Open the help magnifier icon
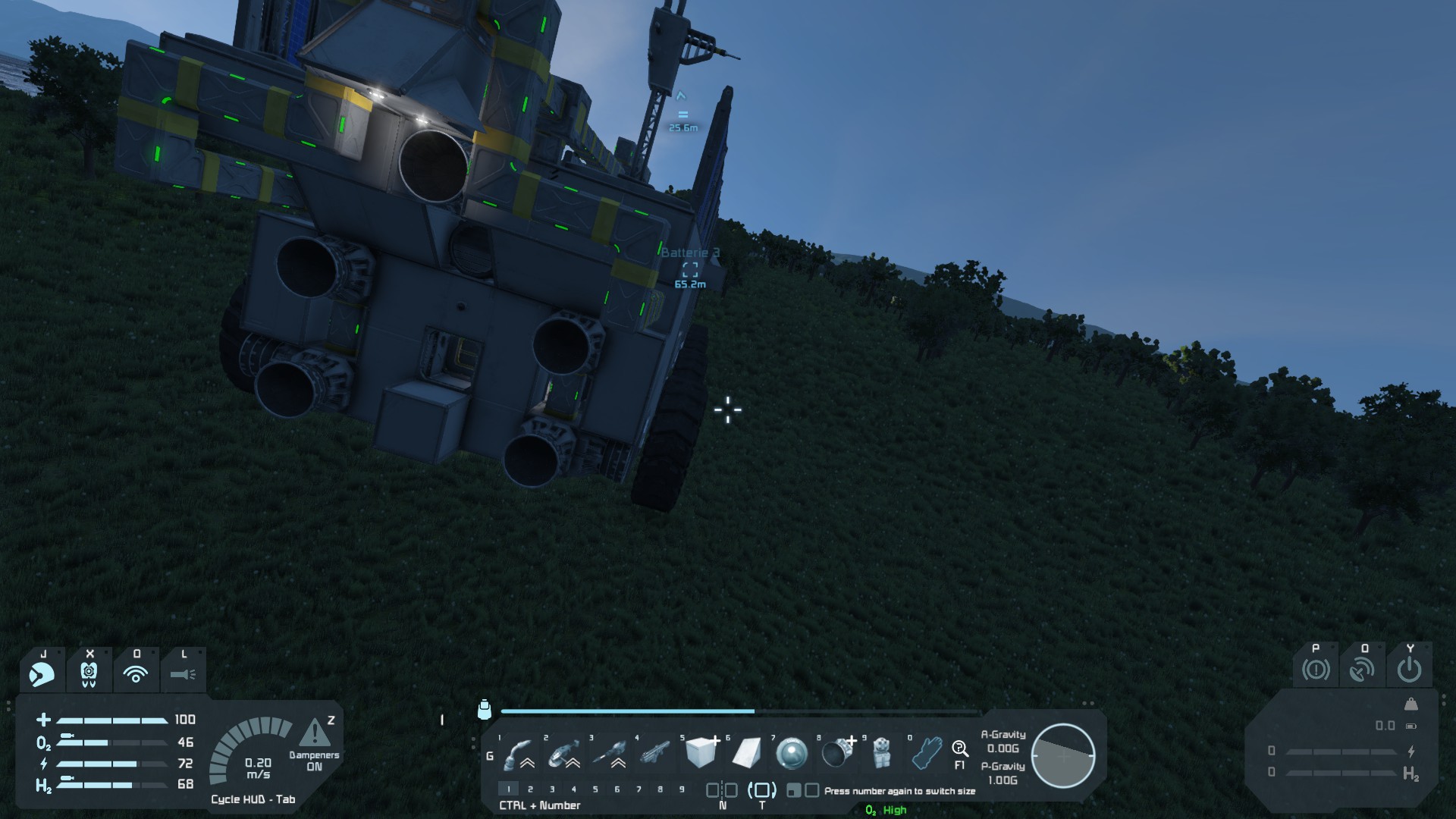The image size is (1456, 819). [x=960, y=750]
